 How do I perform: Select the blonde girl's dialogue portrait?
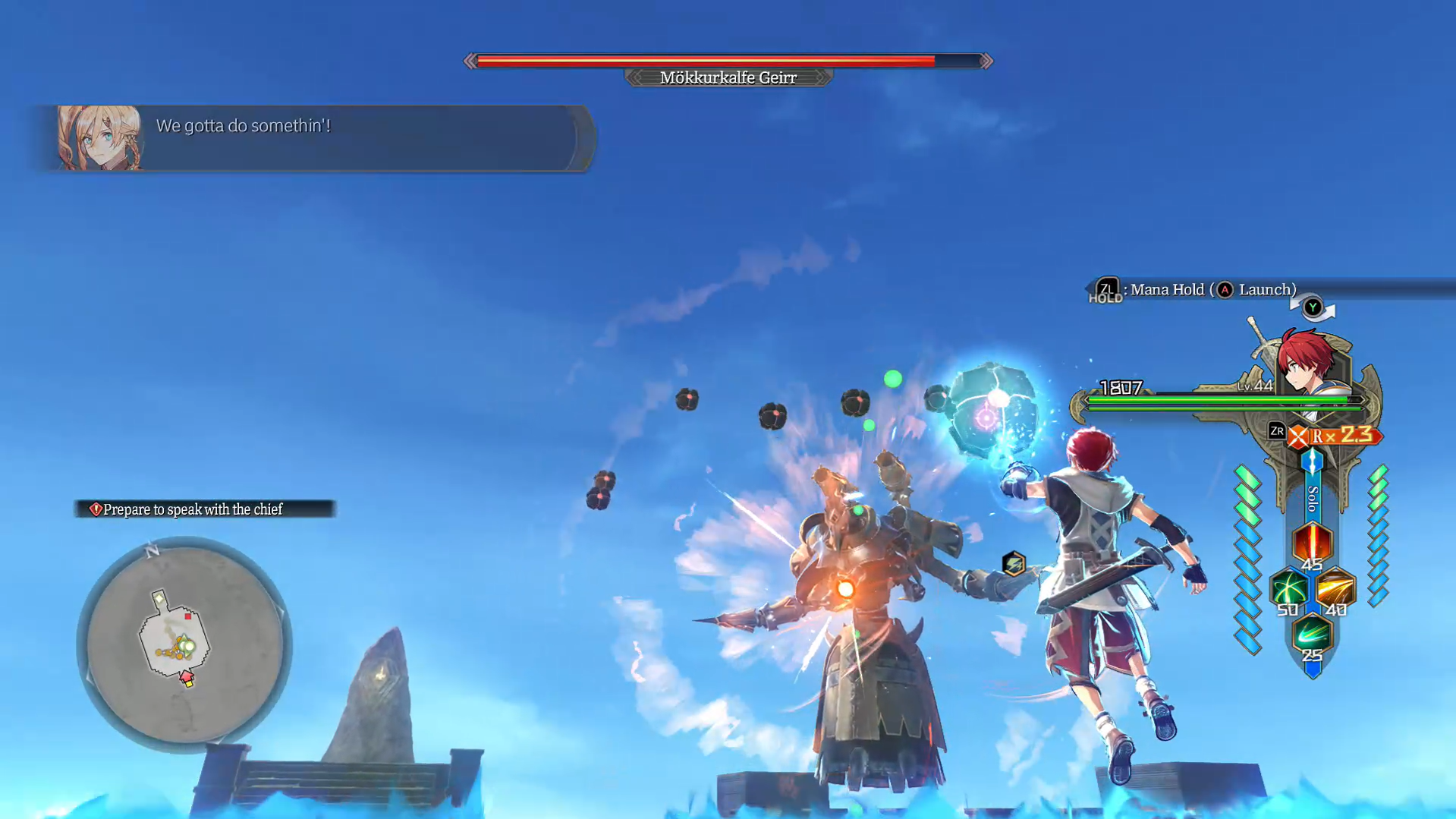(x=99, y=138)
